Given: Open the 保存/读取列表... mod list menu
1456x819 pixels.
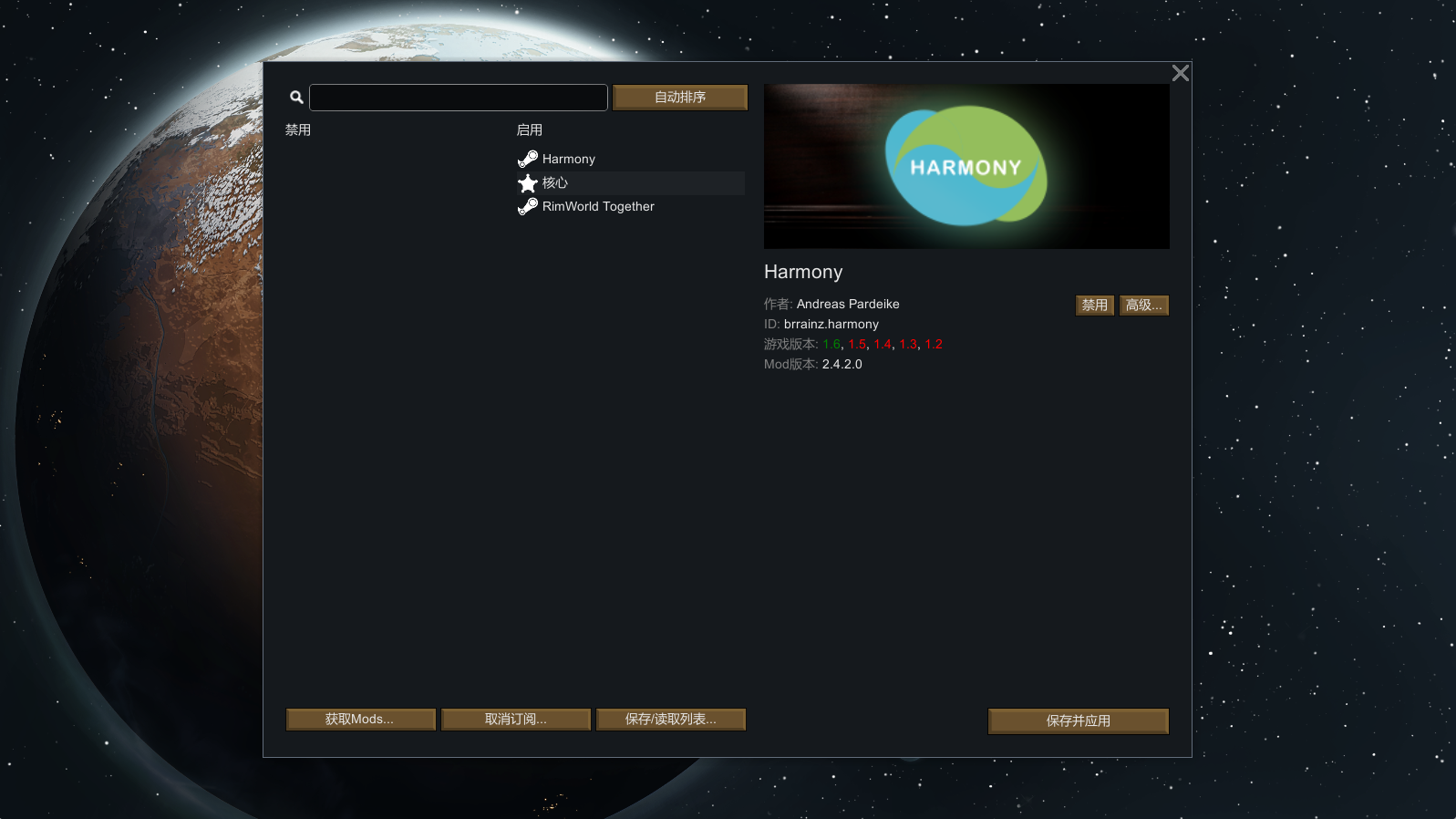Looking at the screenshot, I should pos(671,720).
